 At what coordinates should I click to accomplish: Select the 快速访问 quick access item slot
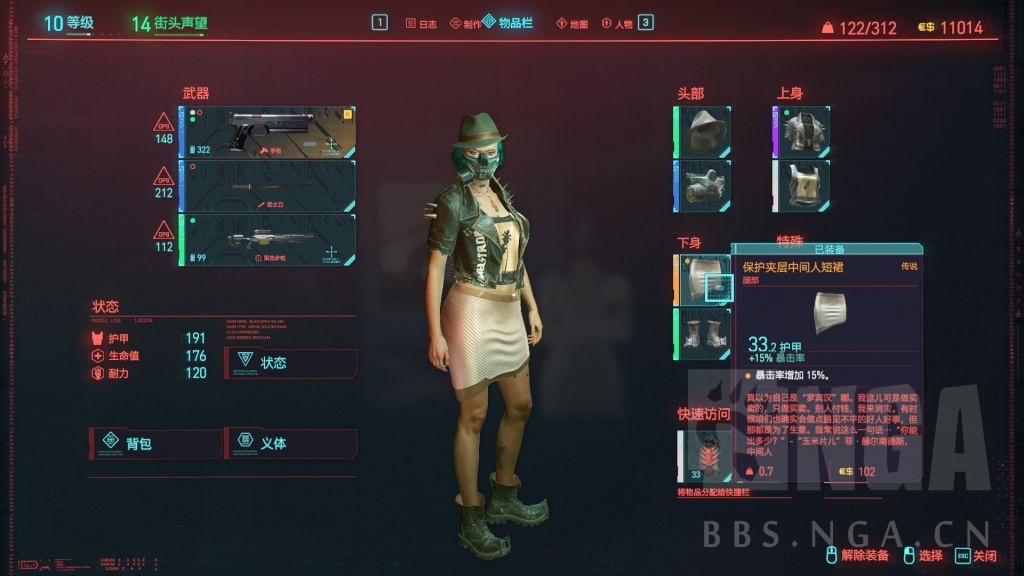pos(704,456)
